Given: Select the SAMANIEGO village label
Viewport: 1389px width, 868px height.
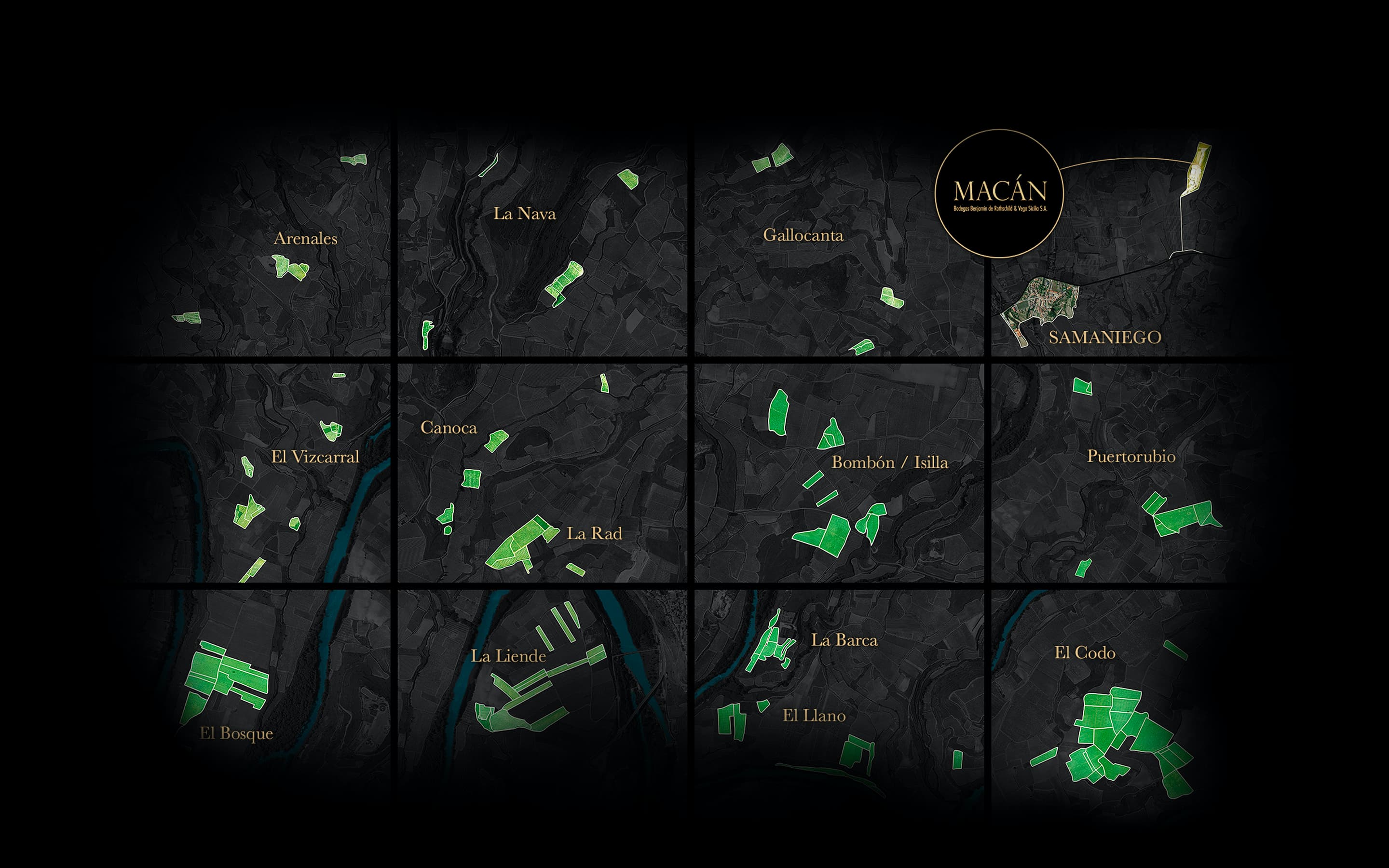Looking at the screenshot, I should (1105, 337).
